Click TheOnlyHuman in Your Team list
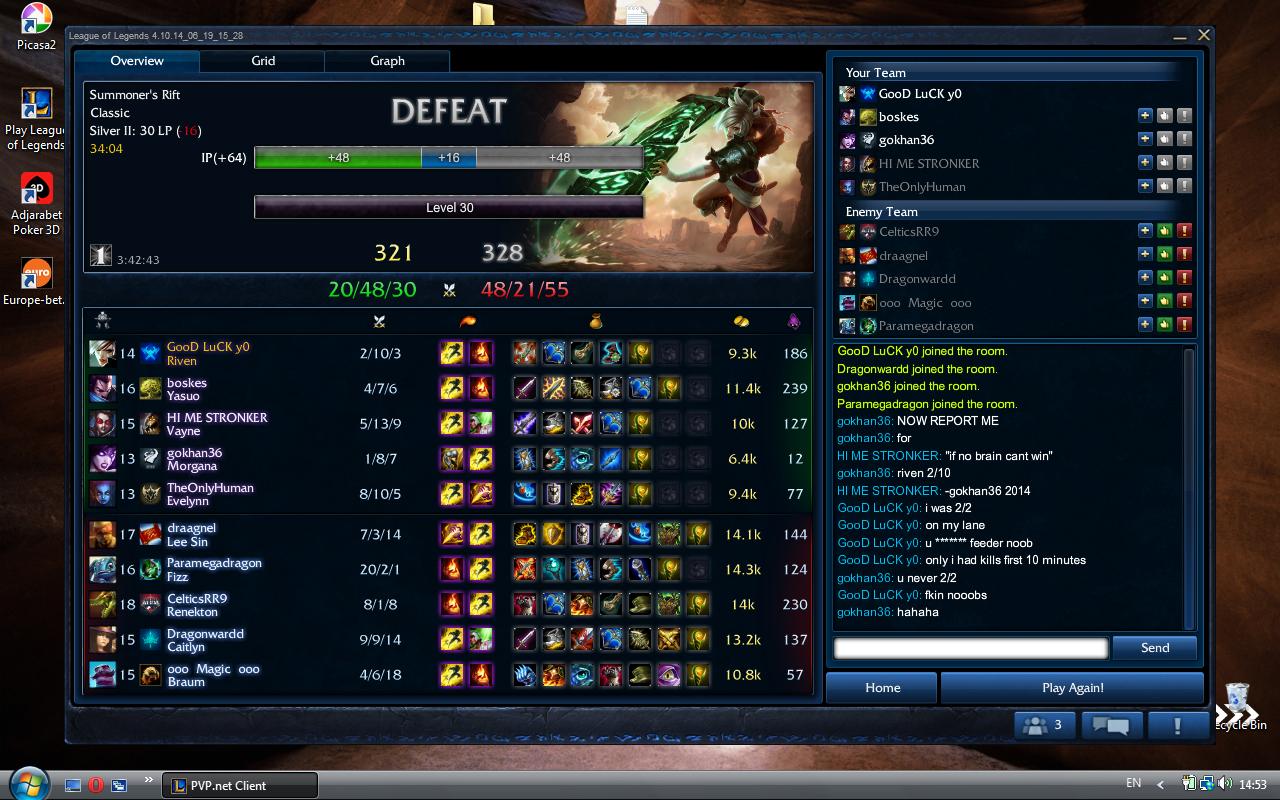The height and width of the screenshot is (800, 1280). [x=921, y=187]
